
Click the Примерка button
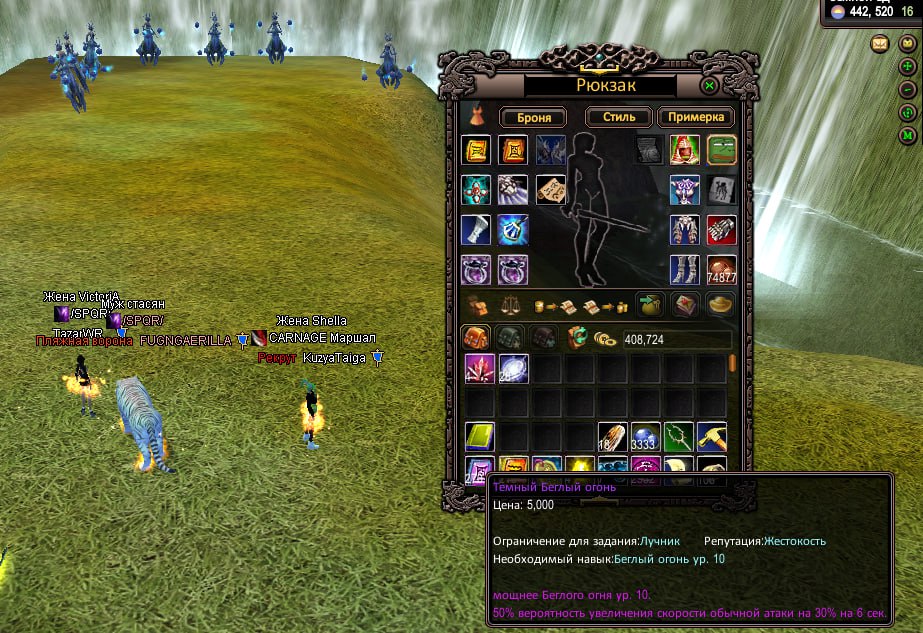[x=696, y=117]
